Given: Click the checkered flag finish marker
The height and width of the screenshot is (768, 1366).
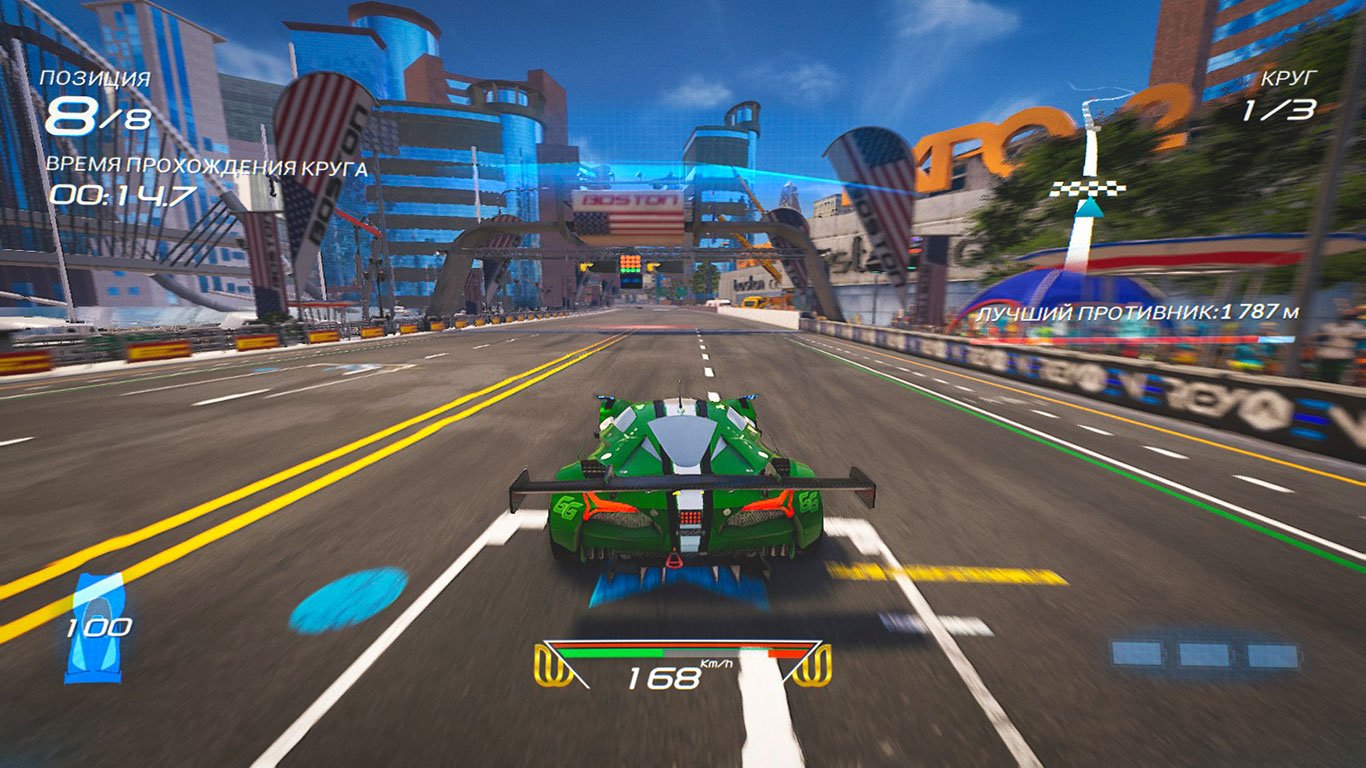Looking at the screenshot, I should coord(1087,187).
